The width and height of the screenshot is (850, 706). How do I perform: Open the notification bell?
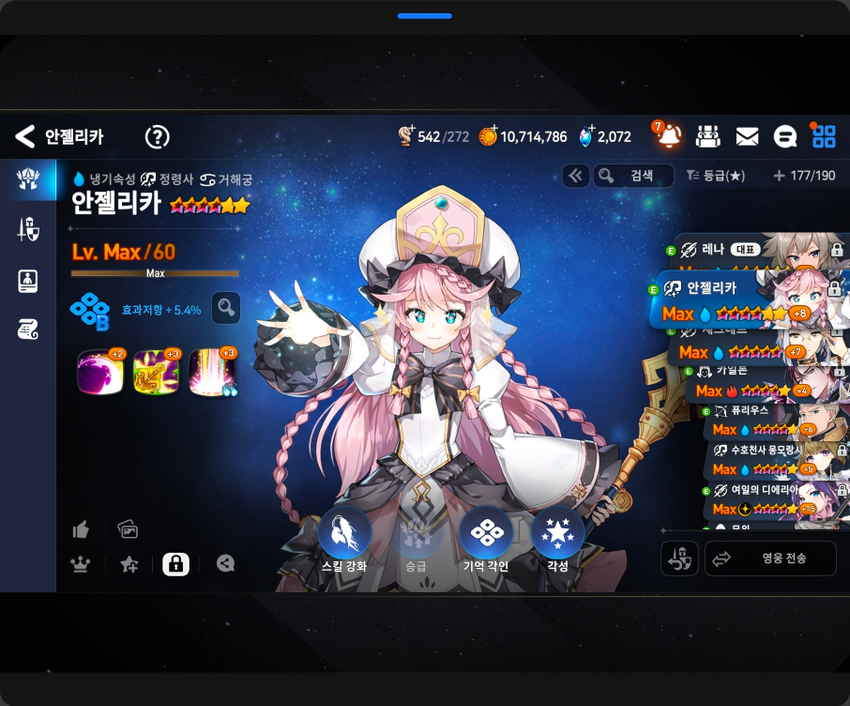tap(668, 136)
